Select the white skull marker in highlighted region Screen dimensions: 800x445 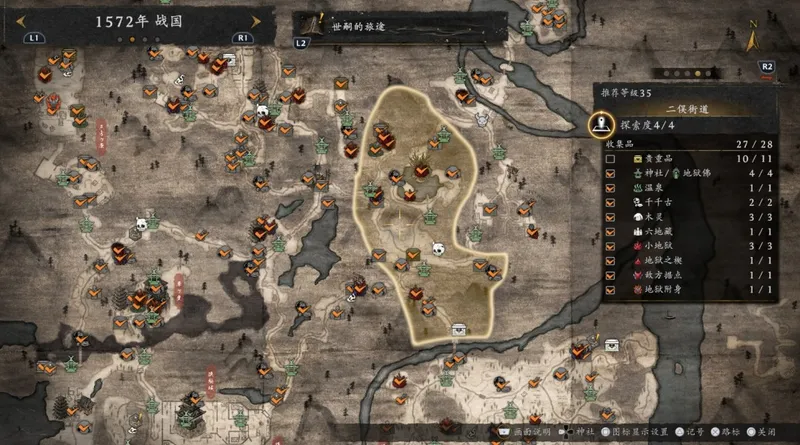pos(437,248)
